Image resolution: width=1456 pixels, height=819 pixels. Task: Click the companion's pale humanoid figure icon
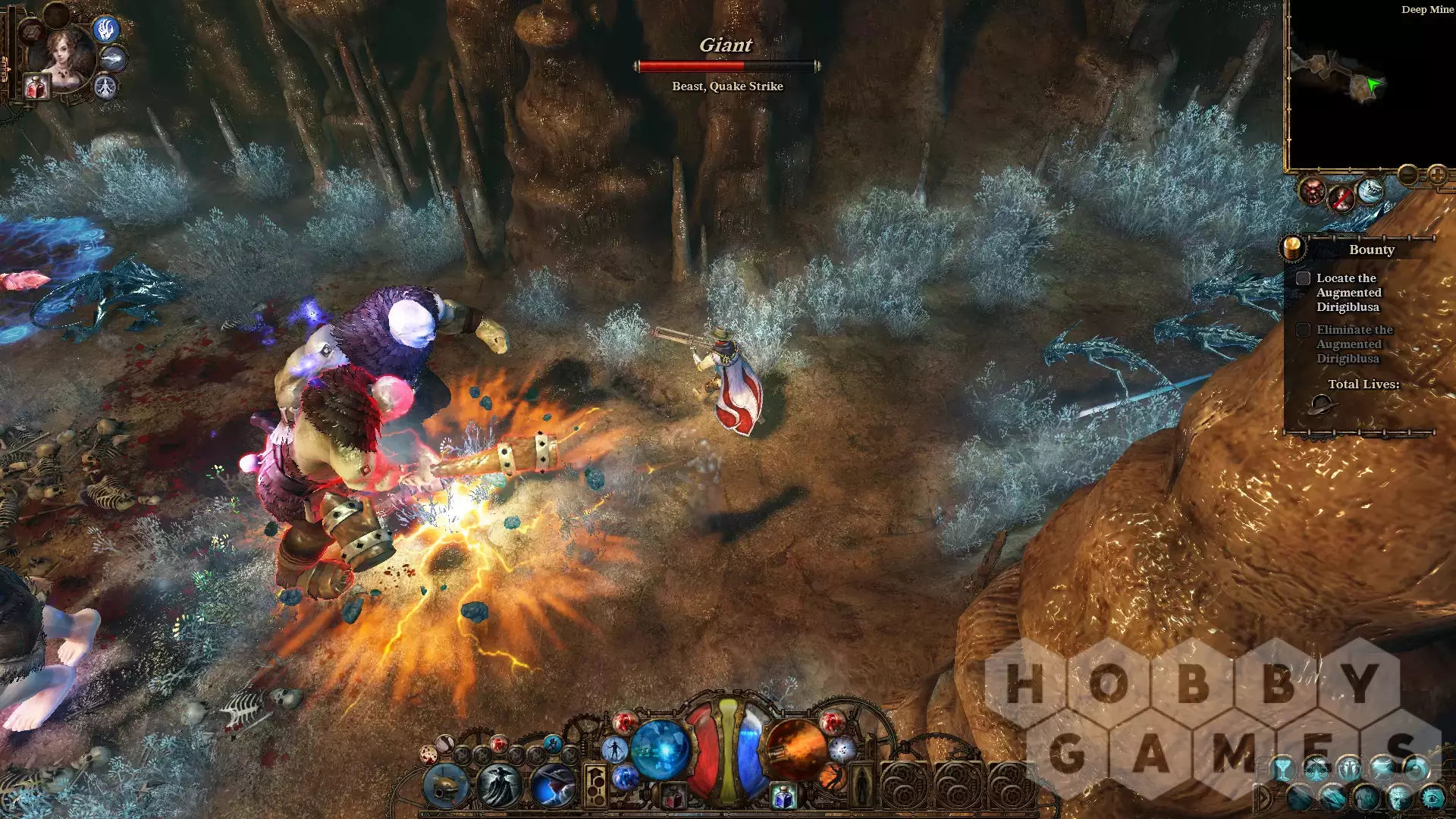(105, 87)
